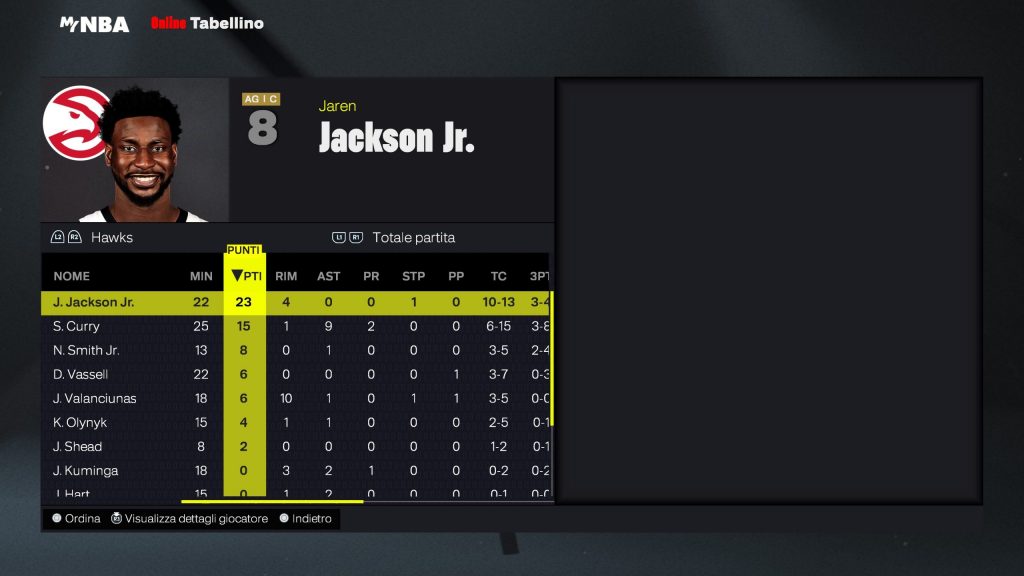Image resolution: width=1024 pixels, height=576 pixels.
Task: Sort by the AST column header
Action: [x=328, y=276]
